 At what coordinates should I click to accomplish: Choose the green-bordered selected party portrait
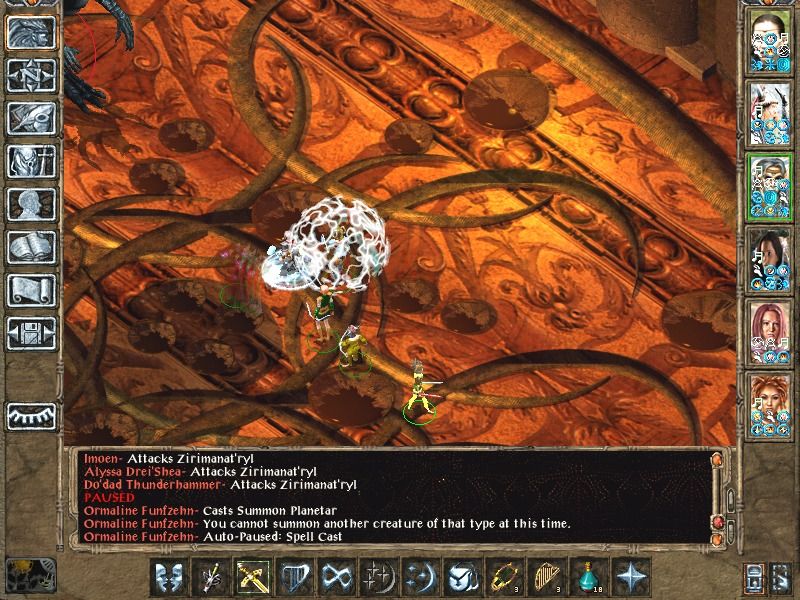point(771,186)
